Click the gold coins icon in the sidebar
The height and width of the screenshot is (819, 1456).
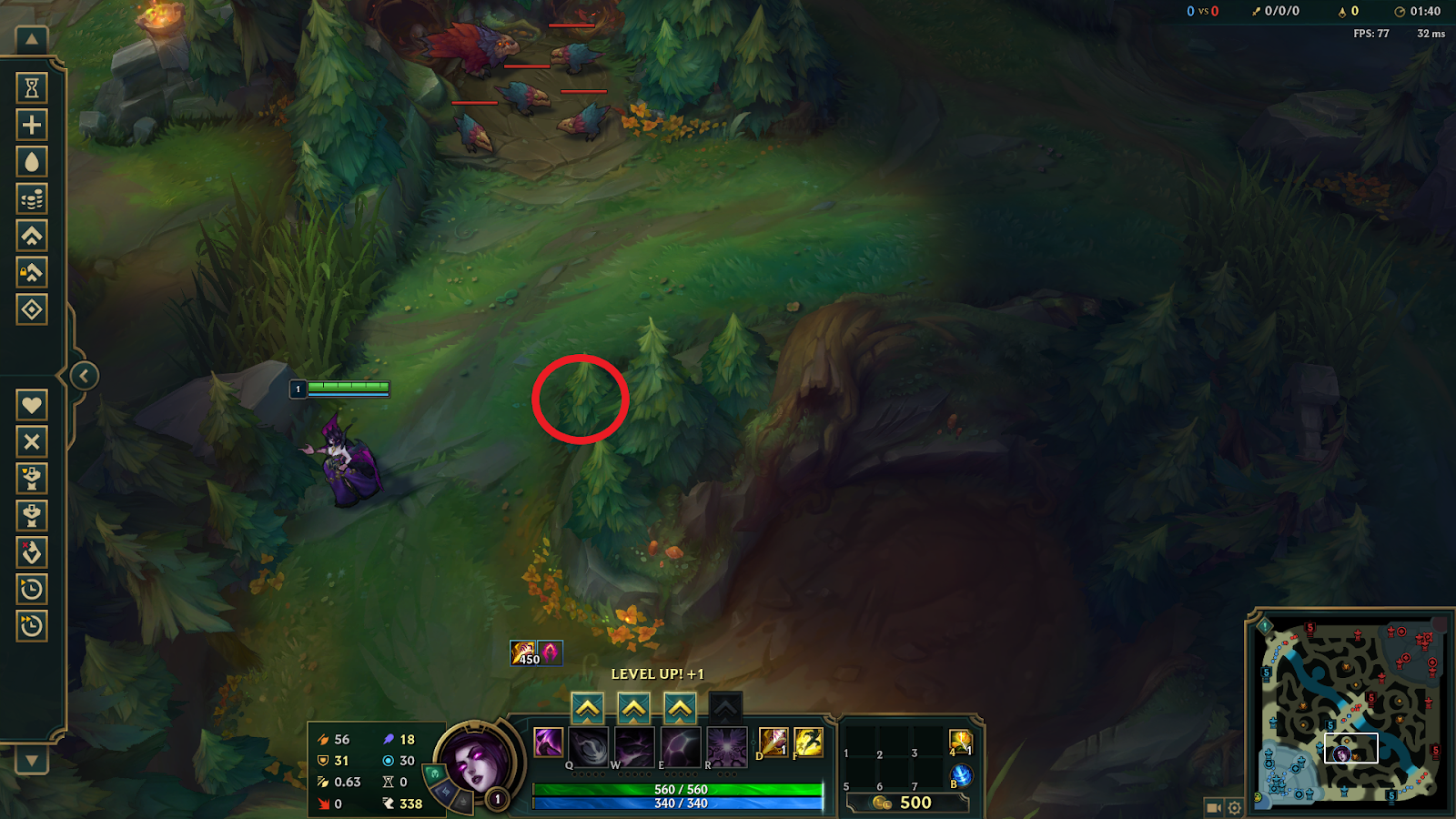(x=32, y=198)
